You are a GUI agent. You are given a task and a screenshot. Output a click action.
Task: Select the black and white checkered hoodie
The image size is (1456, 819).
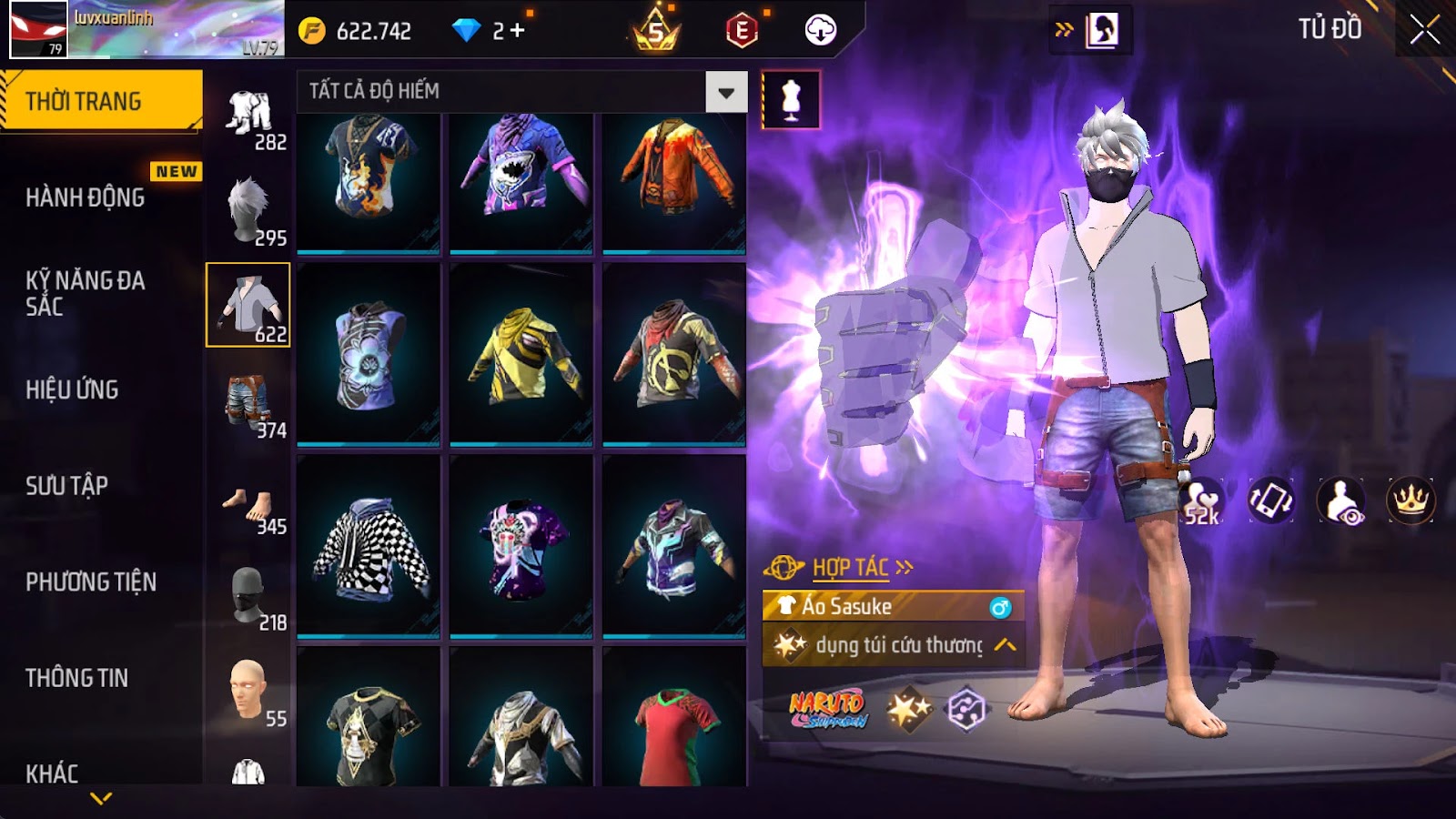pyautogui.click(x=369, y=548)
